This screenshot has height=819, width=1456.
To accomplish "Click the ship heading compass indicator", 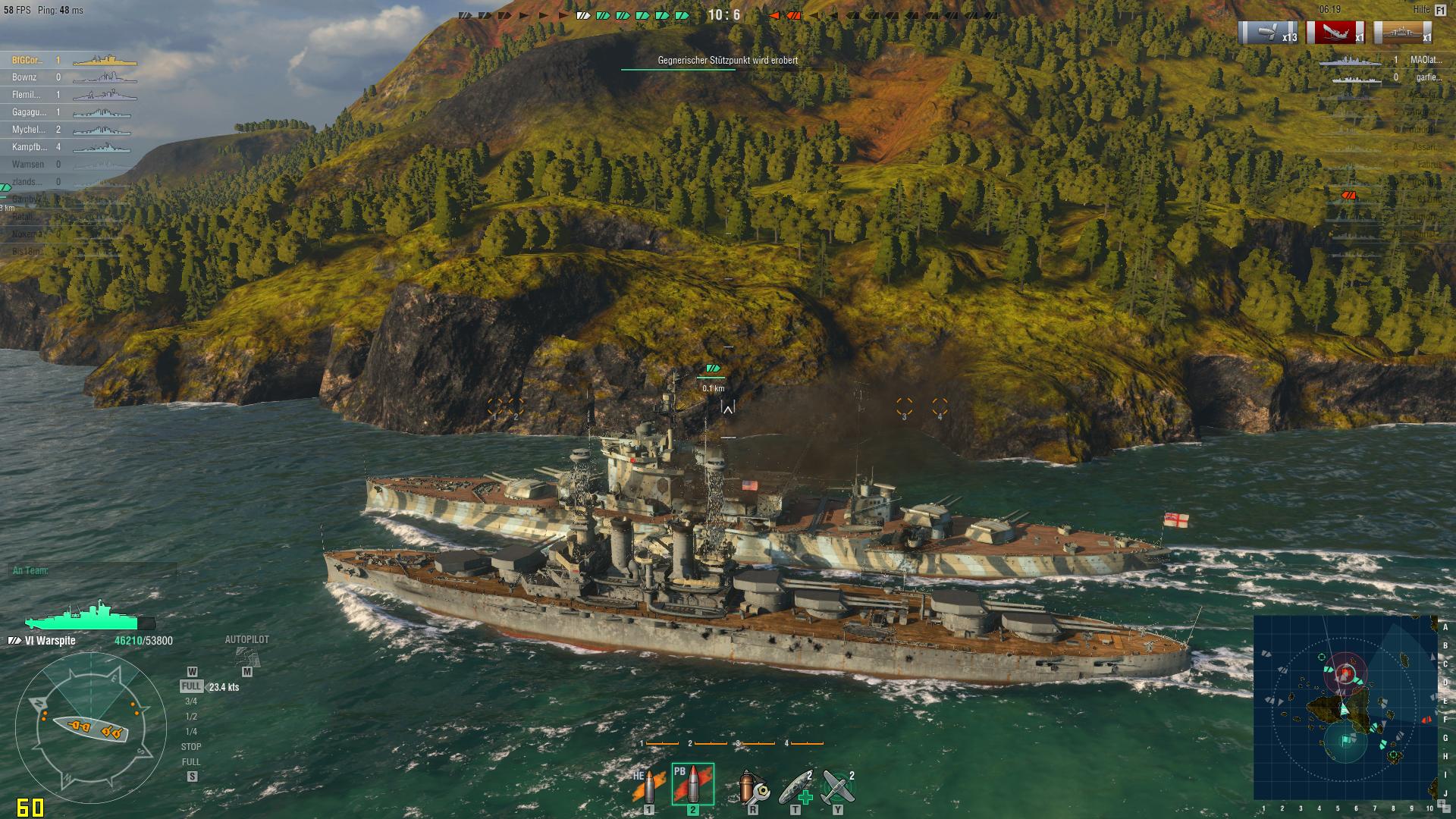I will coord(91,730).
